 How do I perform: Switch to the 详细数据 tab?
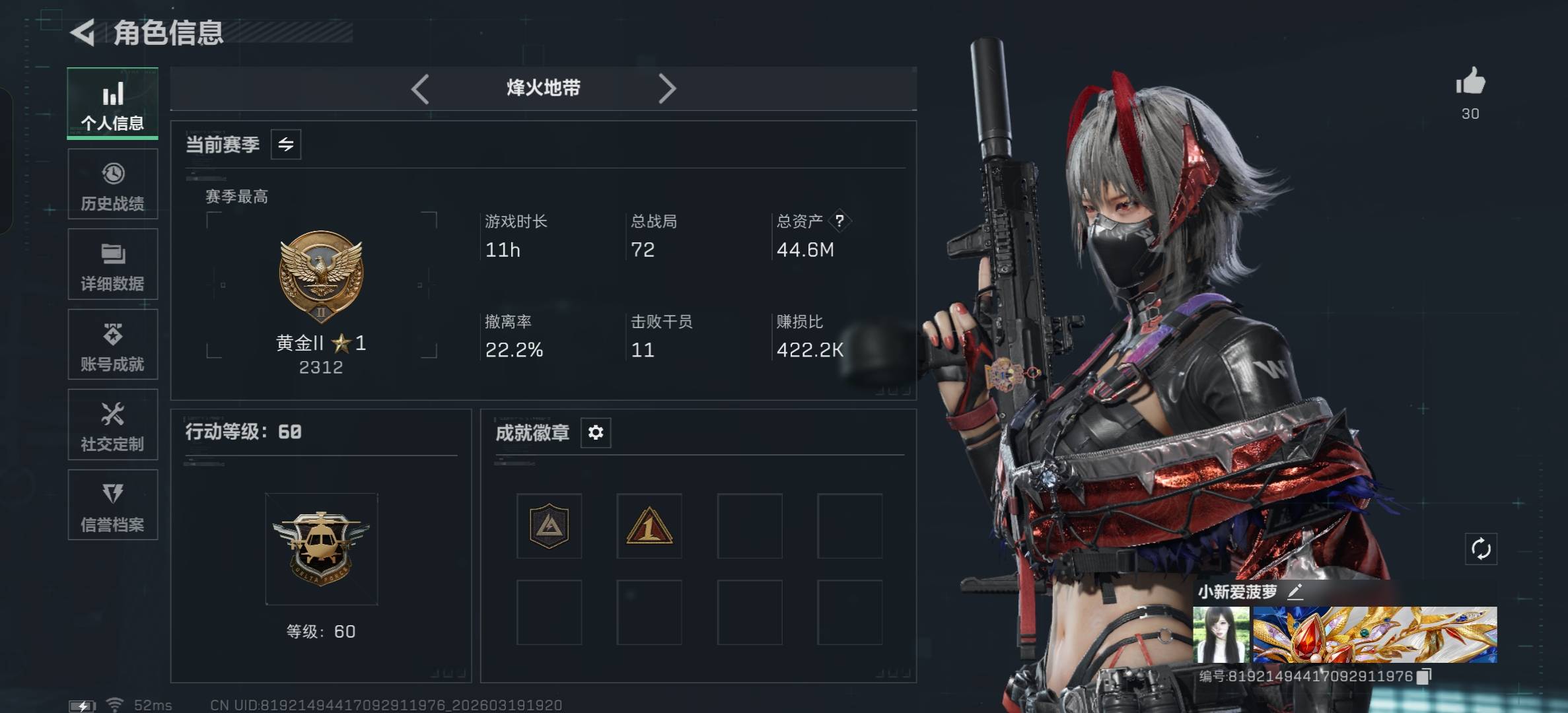click(x=112, y=264)
